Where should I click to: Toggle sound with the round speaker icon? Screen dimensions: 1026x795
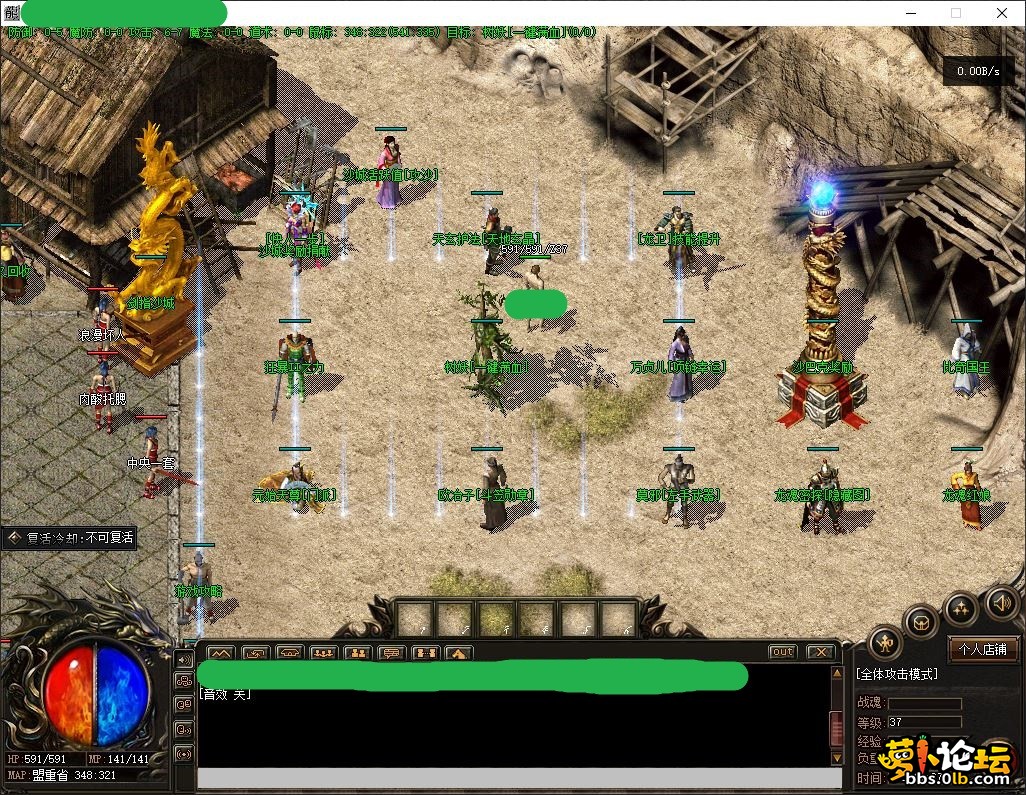point(1002,602)
